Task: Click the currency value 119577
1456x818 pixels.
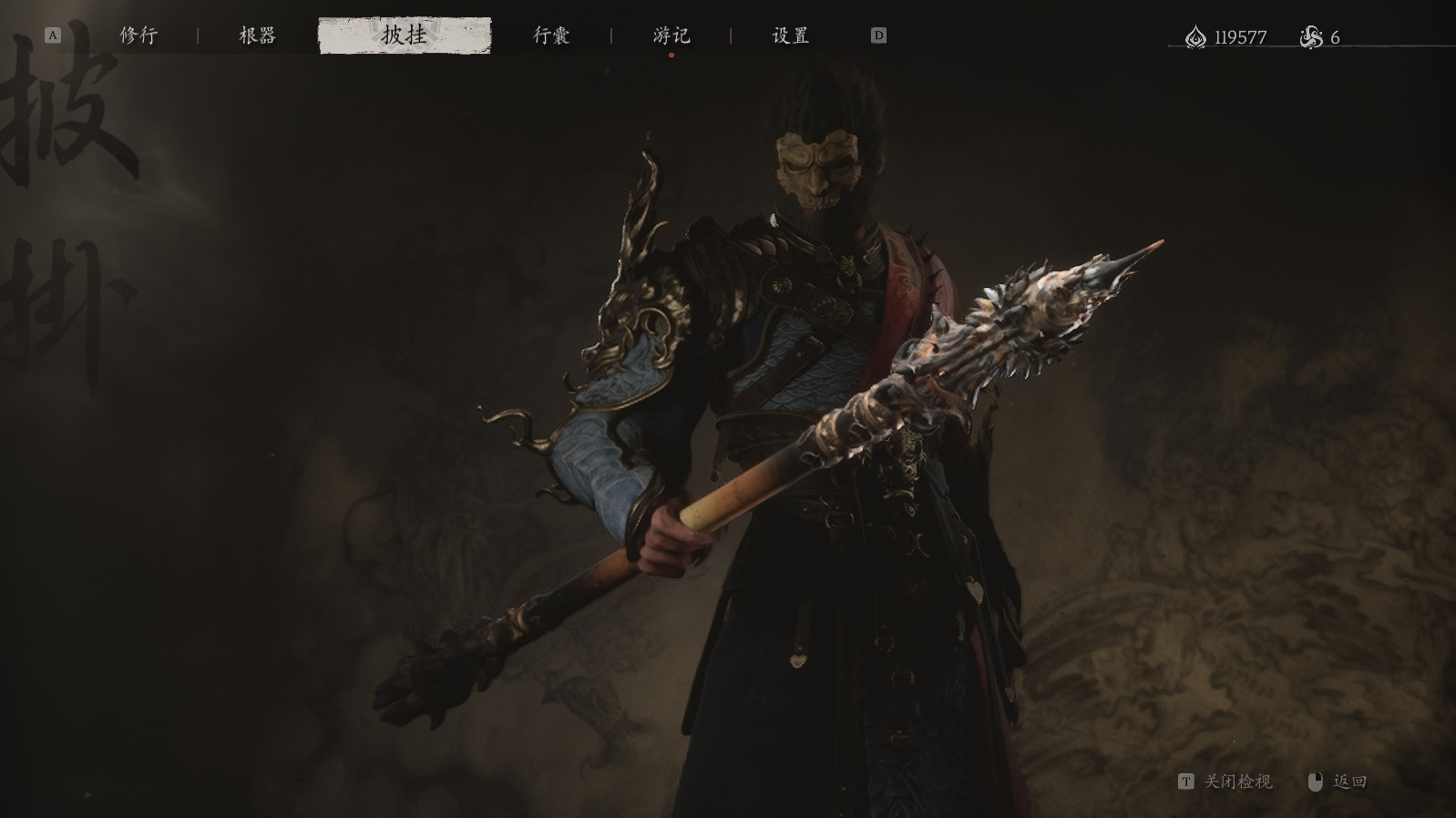Action: pos(1239,36)
